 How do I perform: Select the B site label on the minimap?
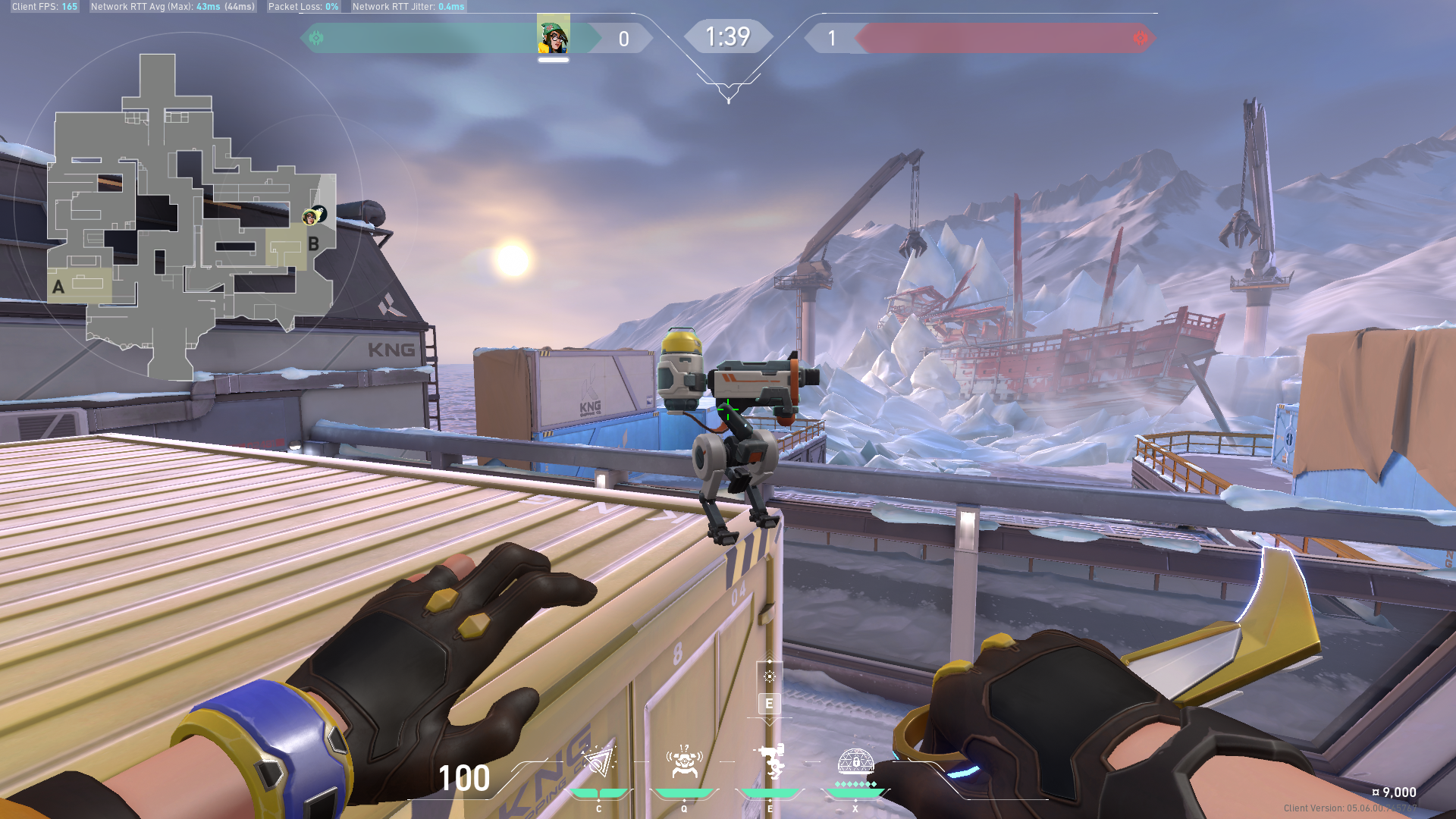pos(315,244)
